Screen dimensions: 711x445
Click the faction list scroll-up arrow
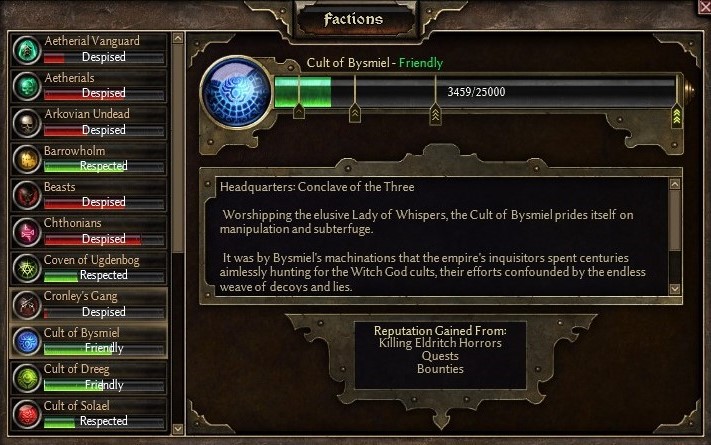click(x=178, y=39)
